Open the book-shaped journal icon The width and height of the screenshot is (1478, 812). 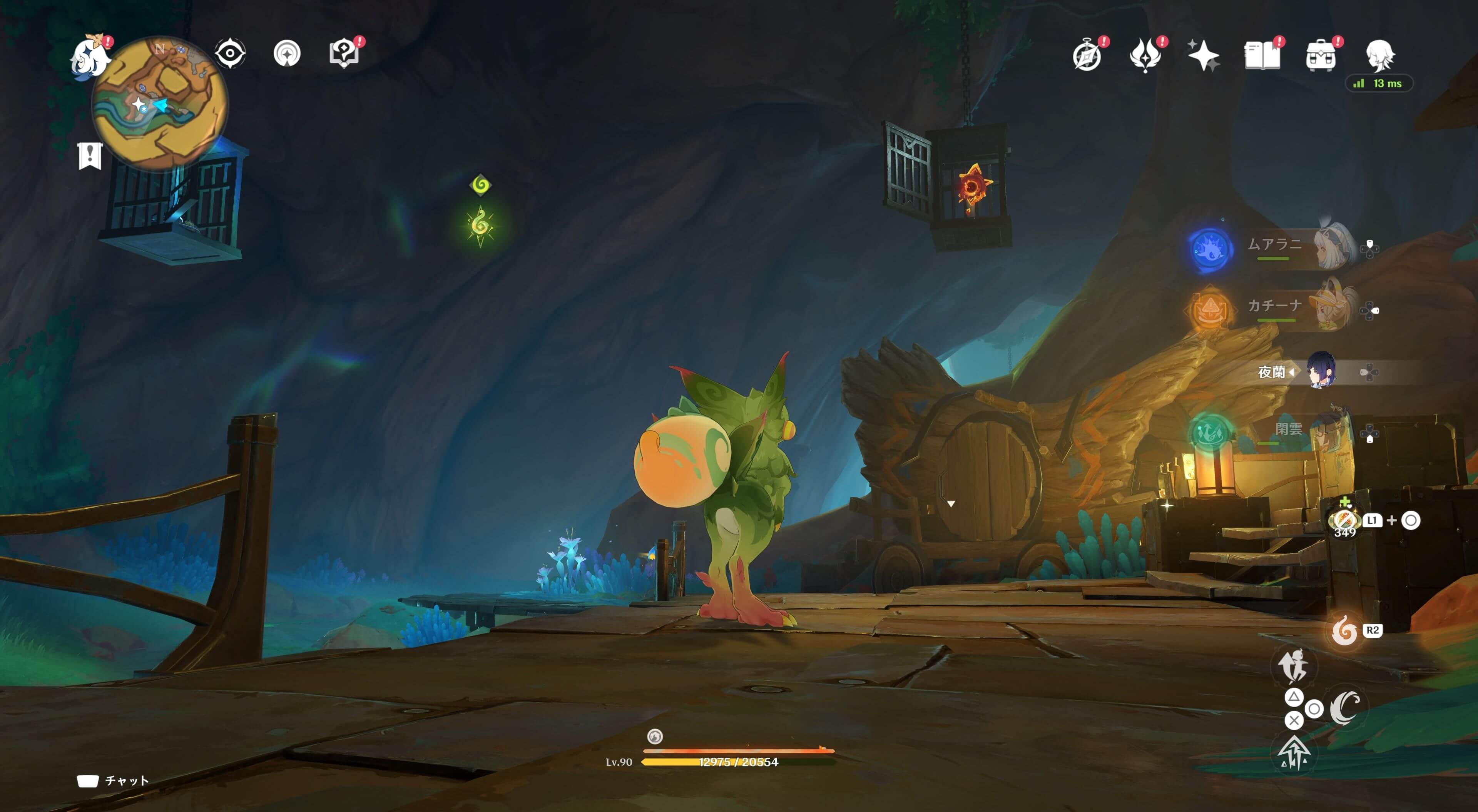click(x=1262, y=56)
